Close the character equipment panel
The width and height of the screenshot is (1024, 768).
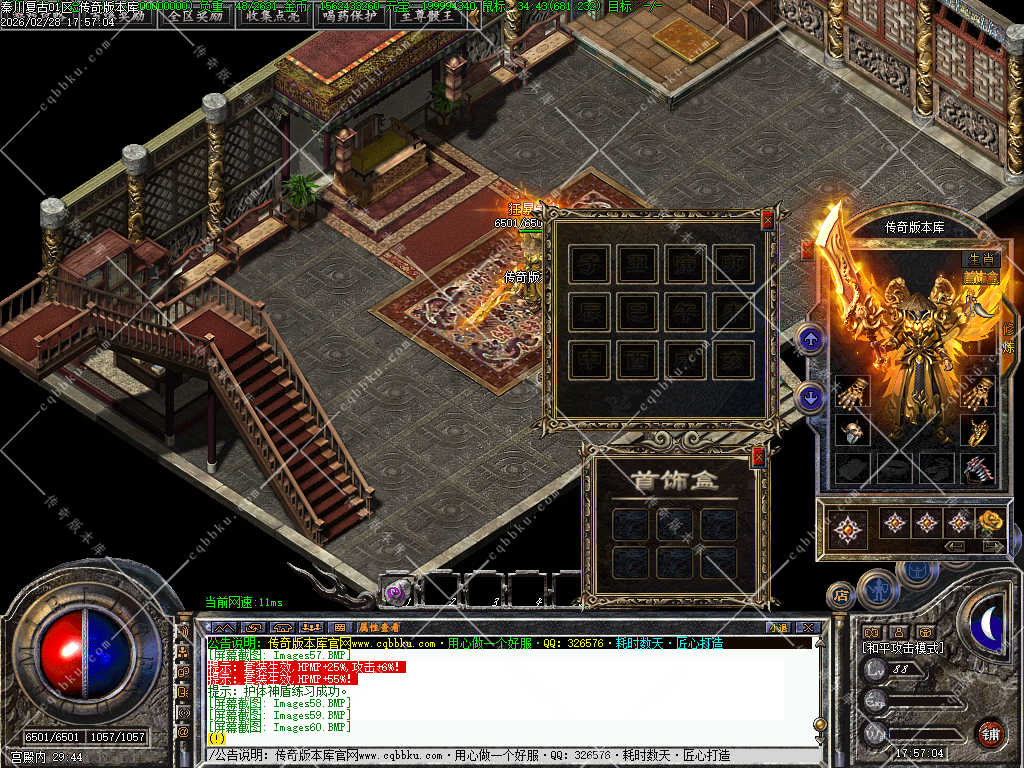pos(806,250)
